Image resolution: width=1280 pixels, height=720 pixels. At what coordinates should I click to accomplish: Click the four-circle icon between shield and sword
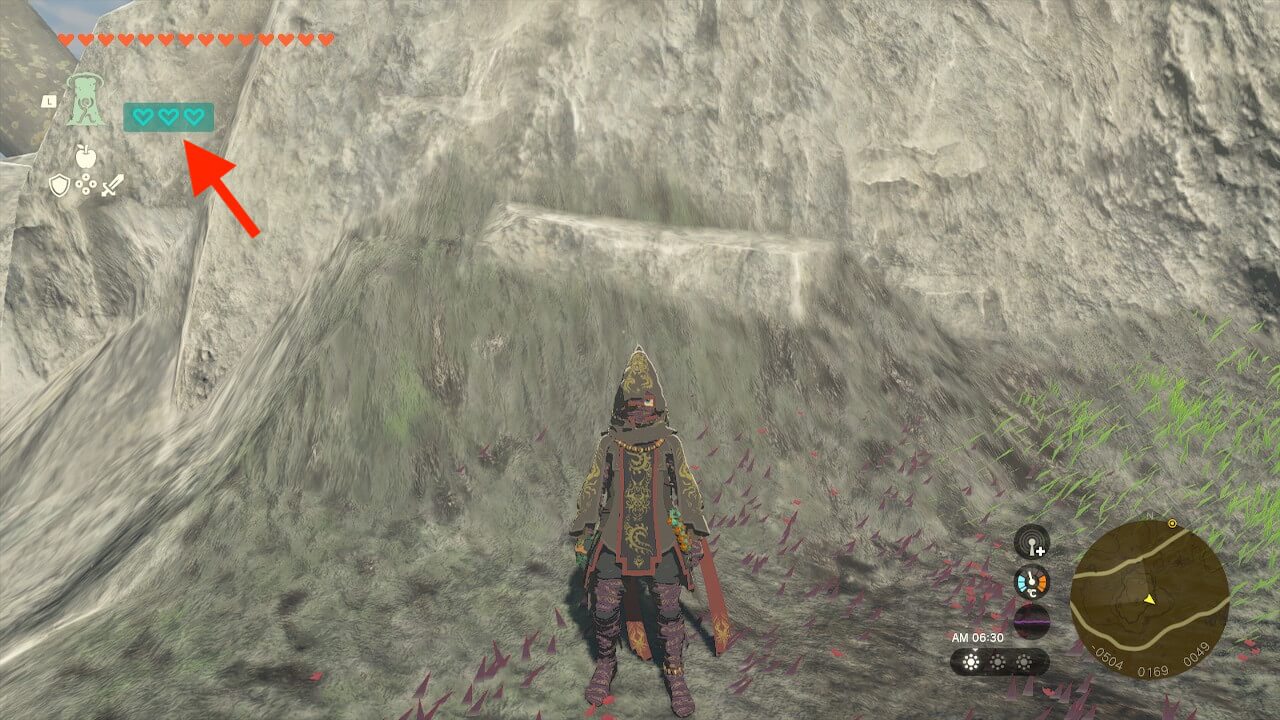(86, 185)
